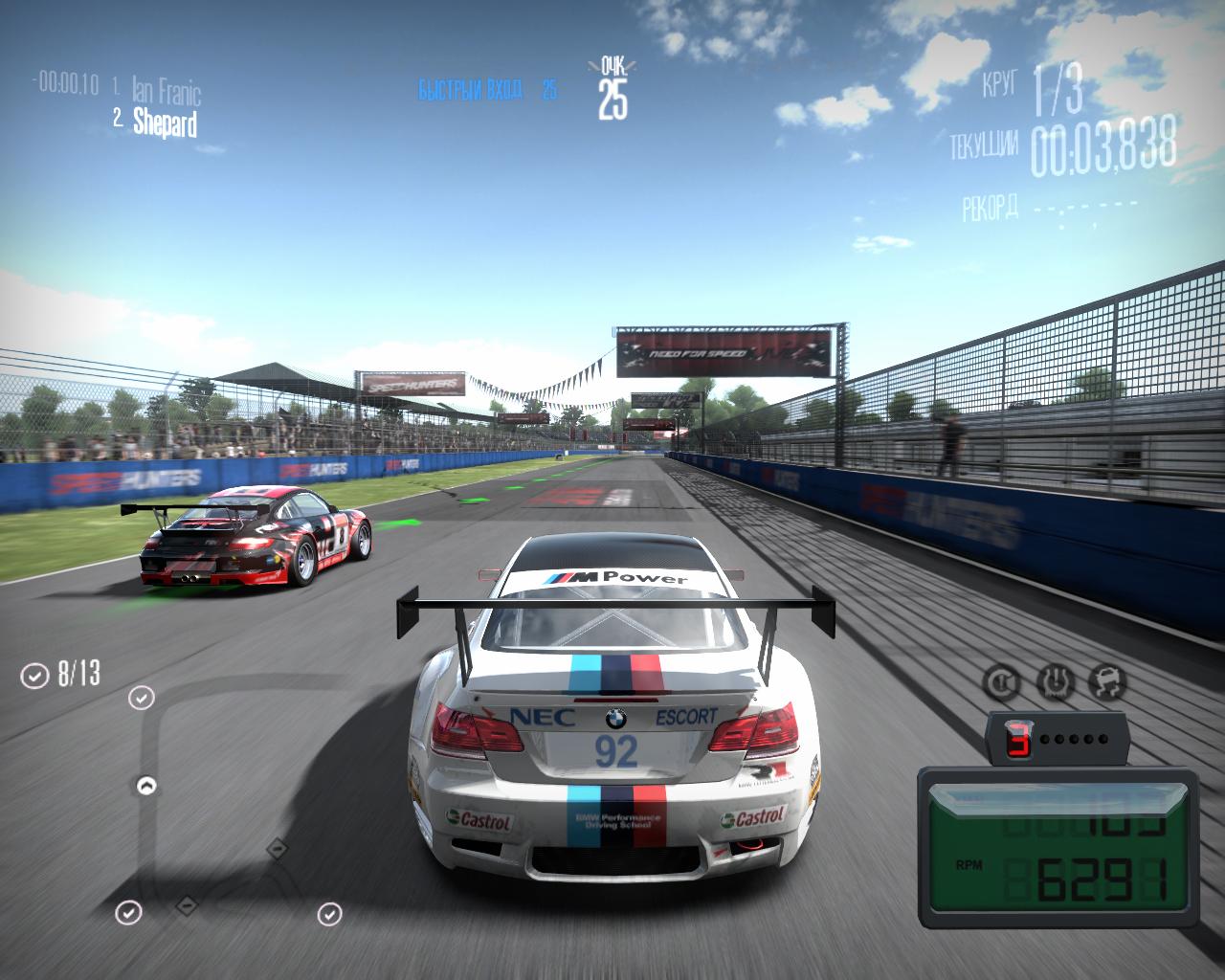Click the red gear number indicator
Screen dimensions: 1225x980
coord(1019,739)
